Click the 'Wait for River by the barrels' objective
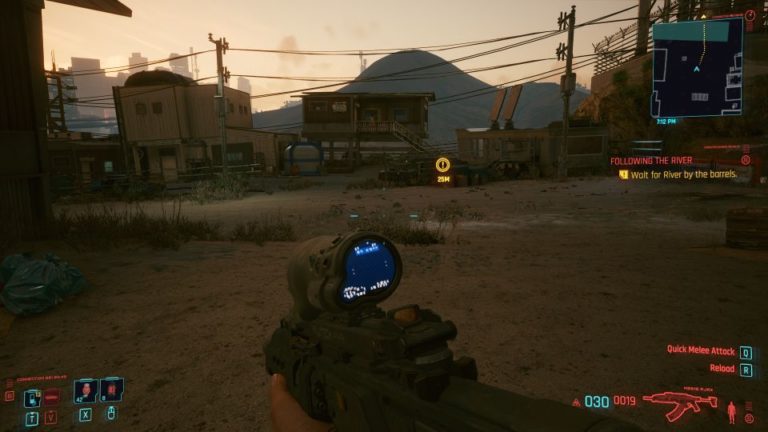 click(683, 174)
